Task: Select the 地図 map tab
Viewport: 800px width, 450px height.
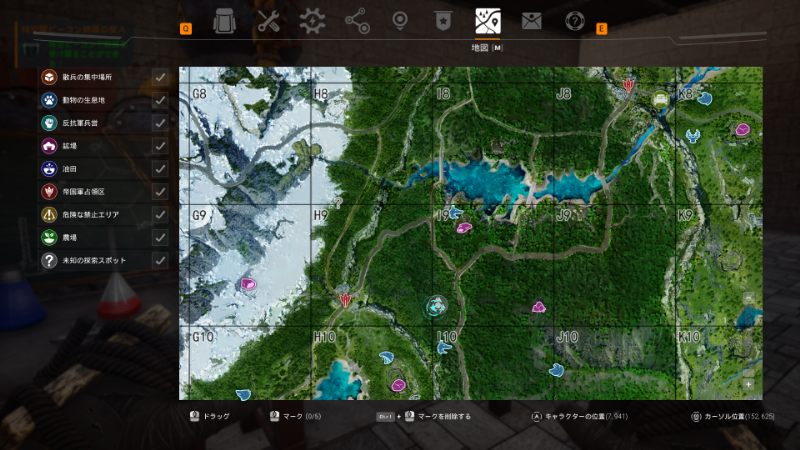Action: point(488,20)
